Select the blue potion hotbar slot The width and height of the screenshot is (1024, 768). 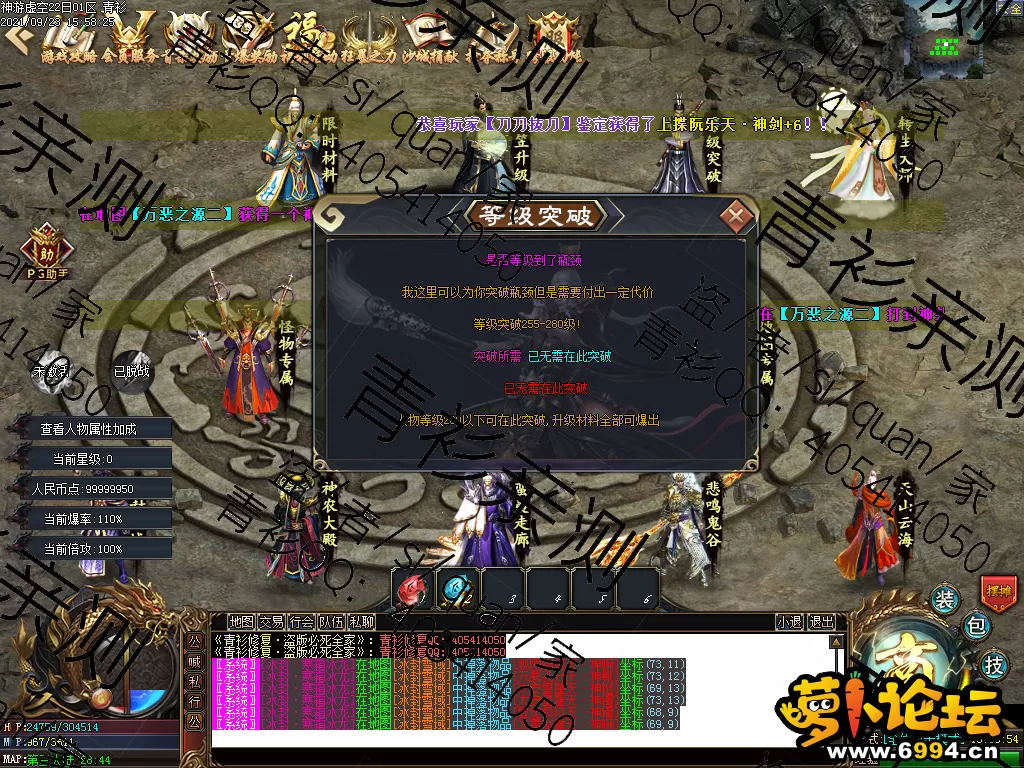click(x=458, y=588)
